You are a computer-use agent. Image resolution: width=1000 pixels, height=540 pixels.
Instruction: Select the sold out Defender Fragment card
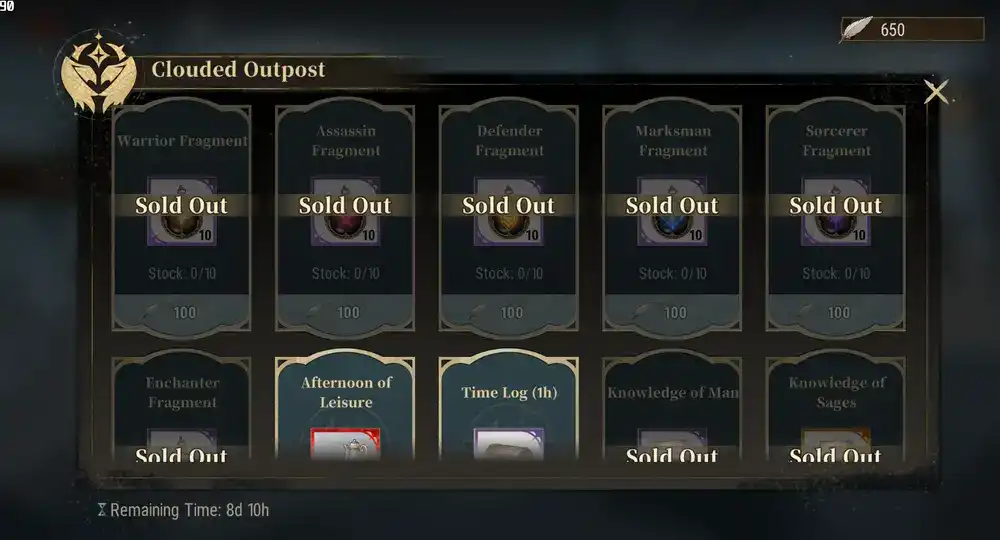pyautogui.click(x=509, y=215)
